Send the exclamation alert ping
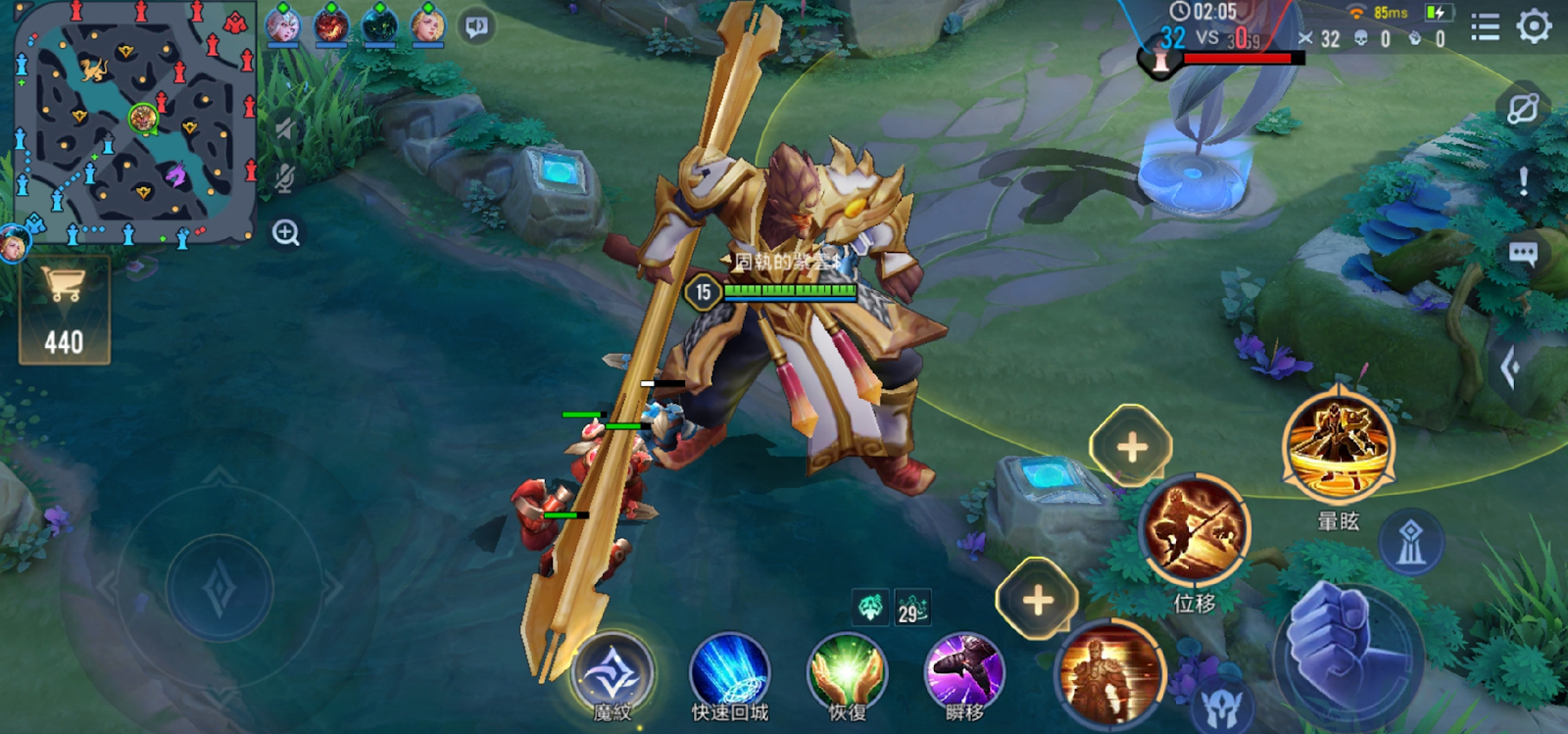Screen dimensions: 1568x734 [1524, 181]
